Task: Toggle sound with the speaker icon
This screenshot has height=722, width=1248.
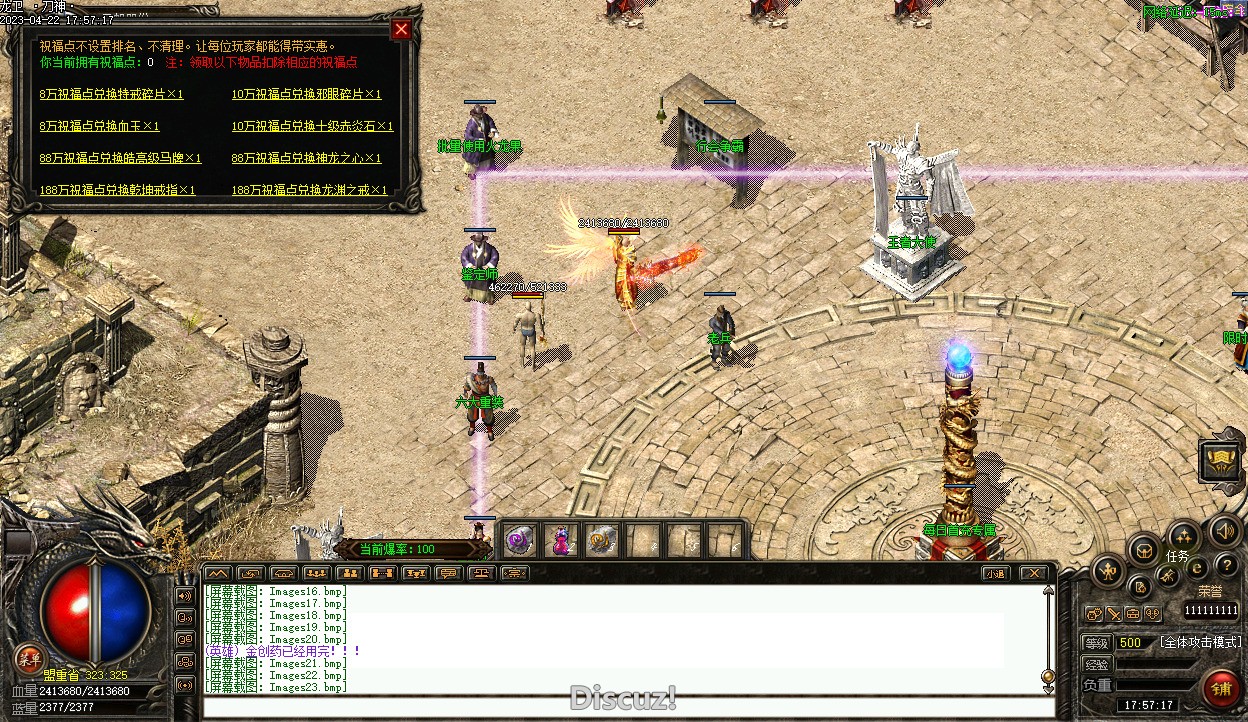Action: [x=1225, y=530]
